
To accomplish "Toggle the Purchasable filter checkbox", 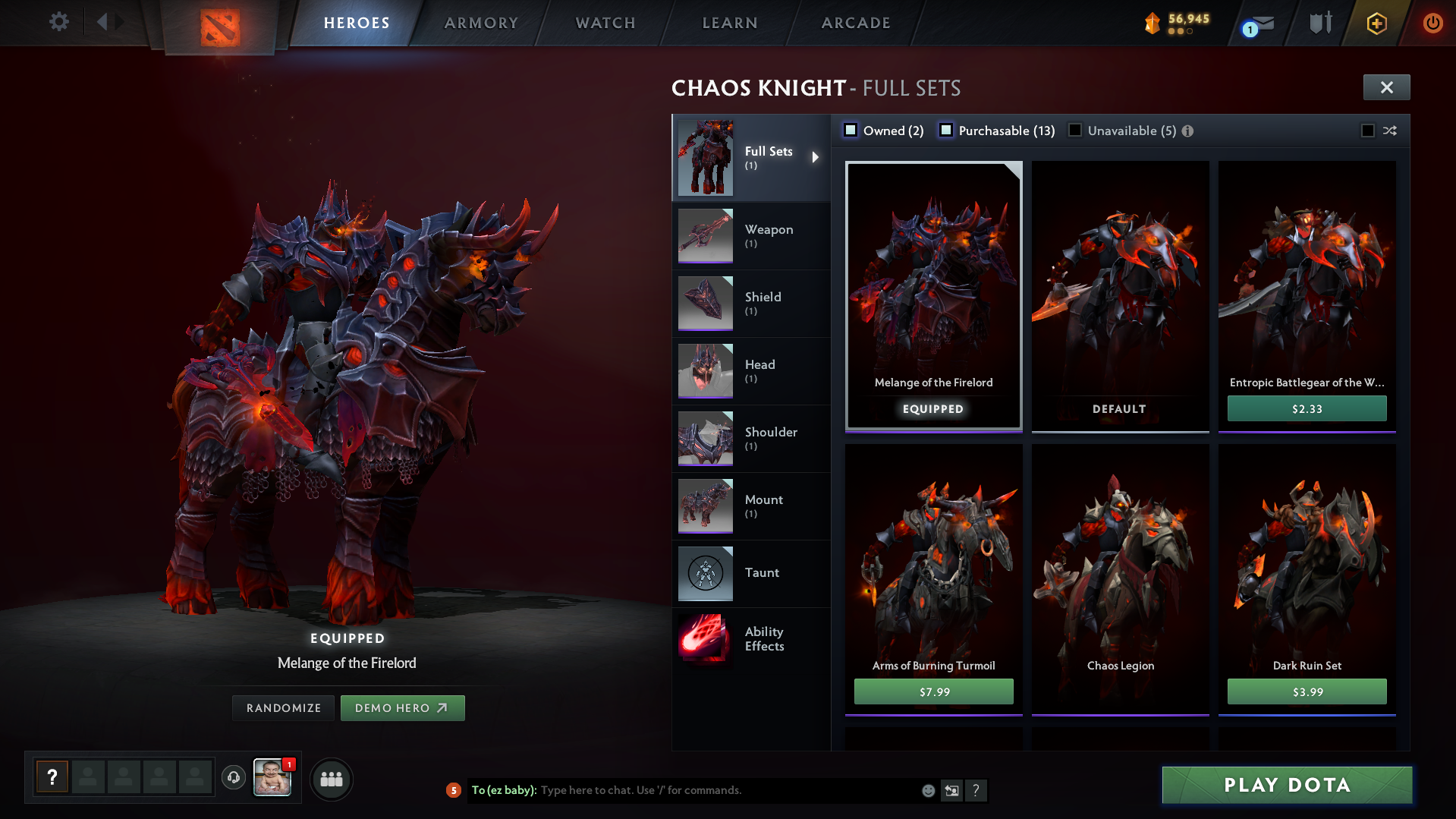I will click(946, 131).
